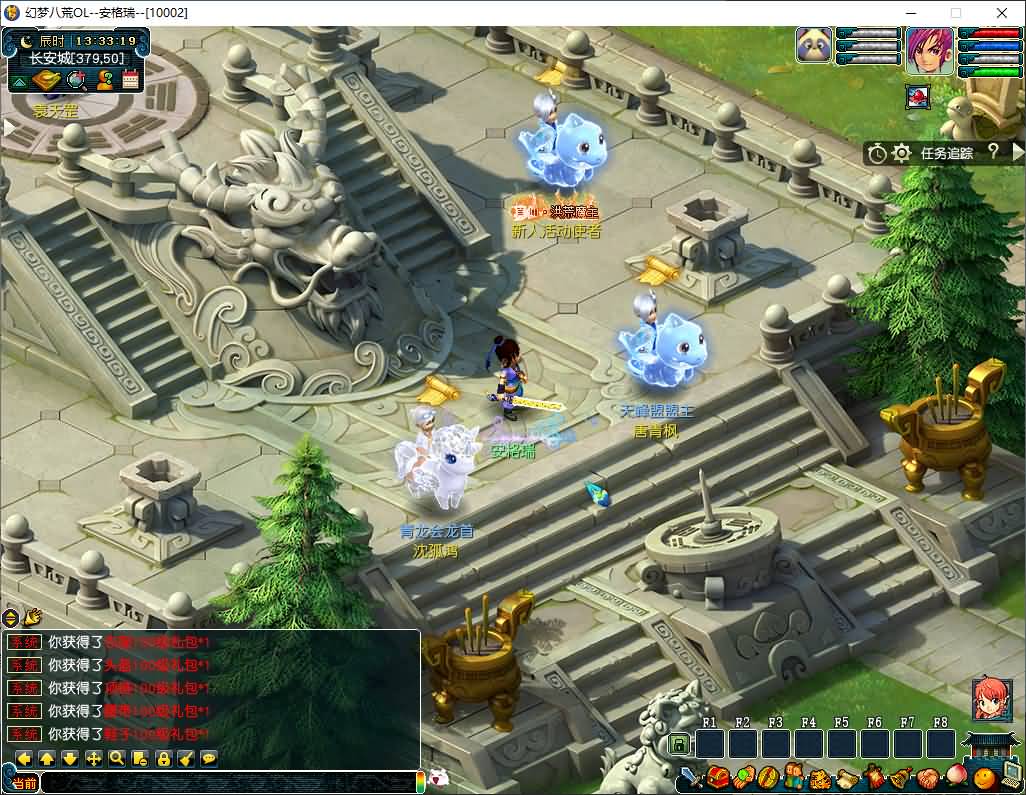
Task: Click the question mark beside 任务追踪
Action: [993, 152]
